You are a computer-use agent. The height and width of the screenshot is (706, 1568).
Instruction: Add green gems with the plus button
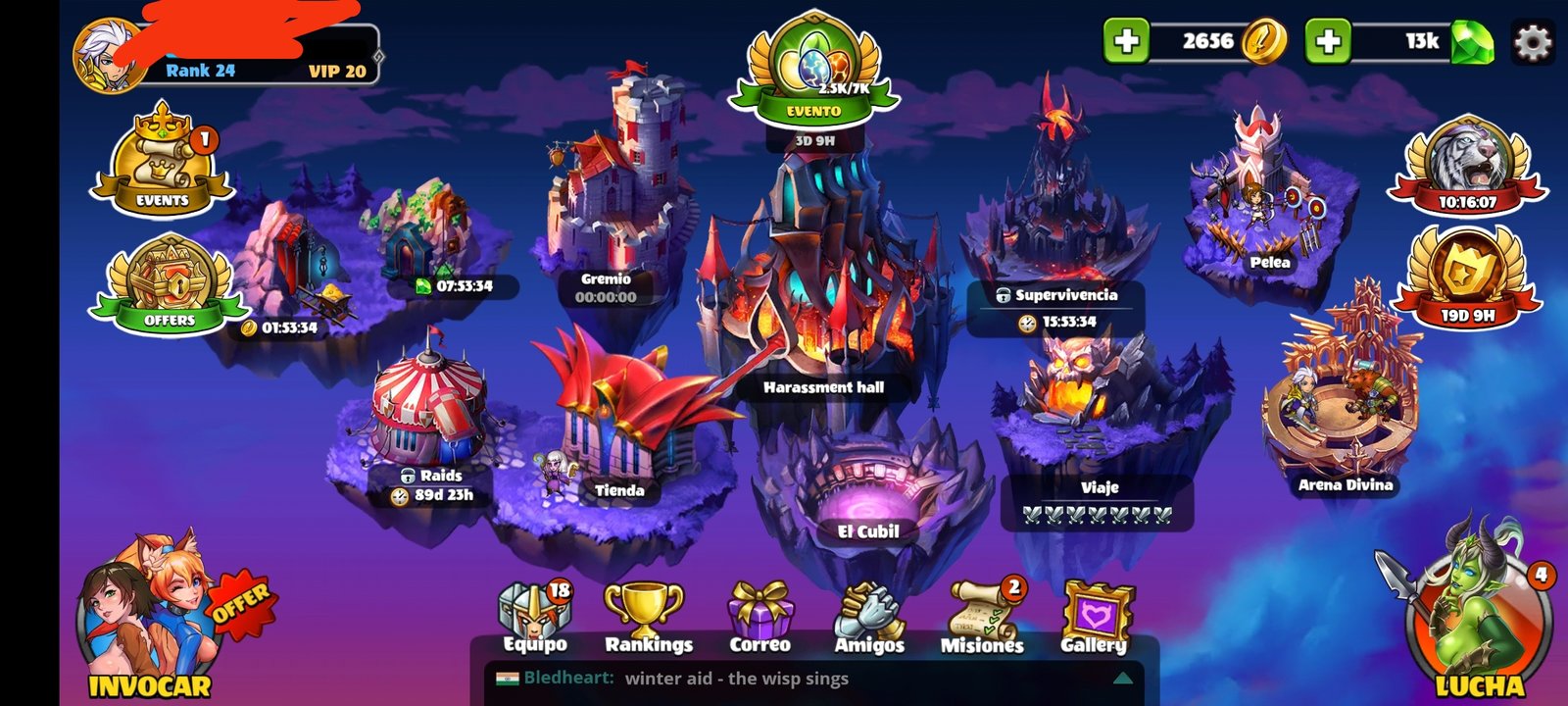click(x=1328, y=41)
